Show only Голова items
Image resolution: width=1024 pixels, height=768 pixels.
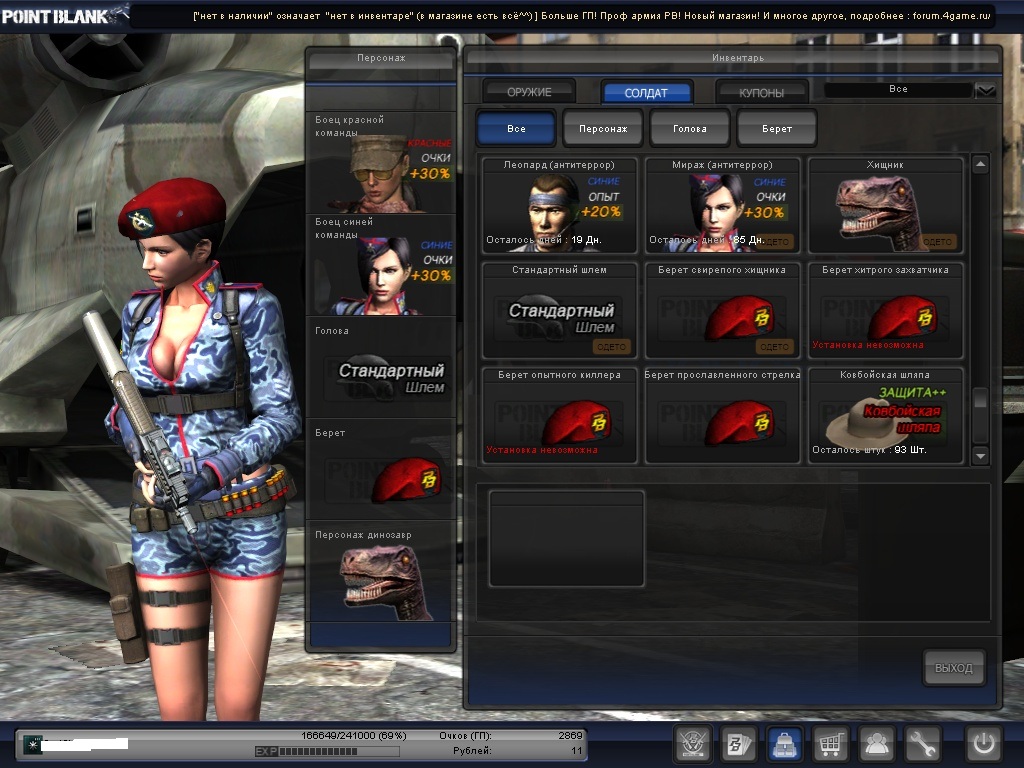coord(690,129)
